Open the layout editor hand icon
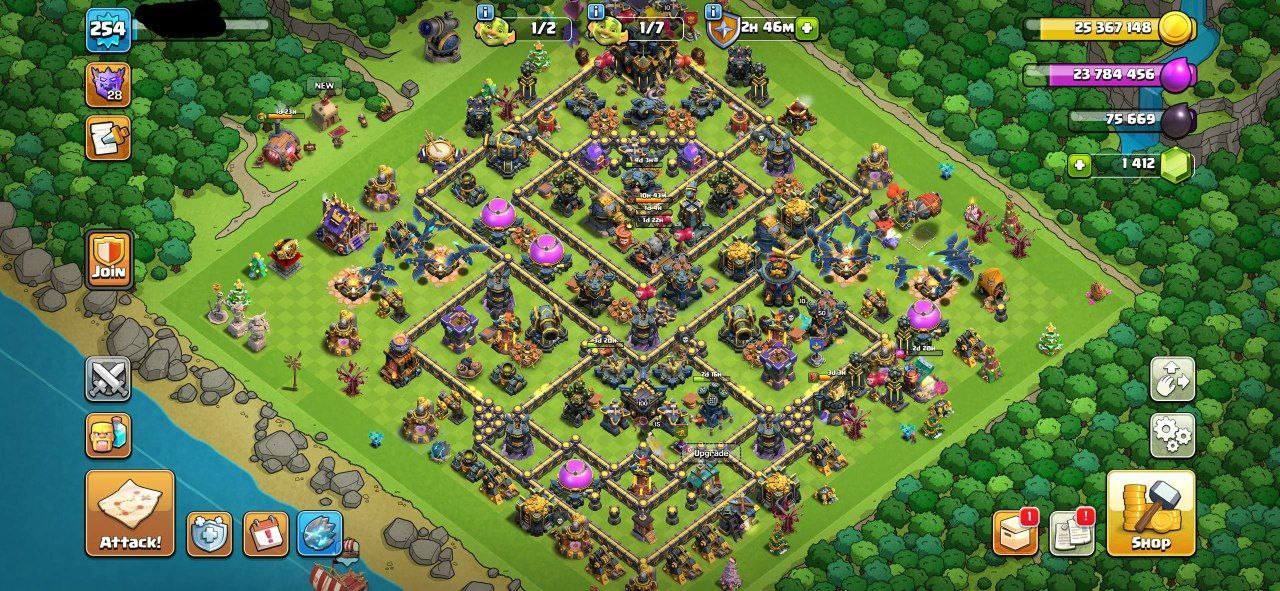The height and width of the screenshot is (591, 1280). [1172, 379]
